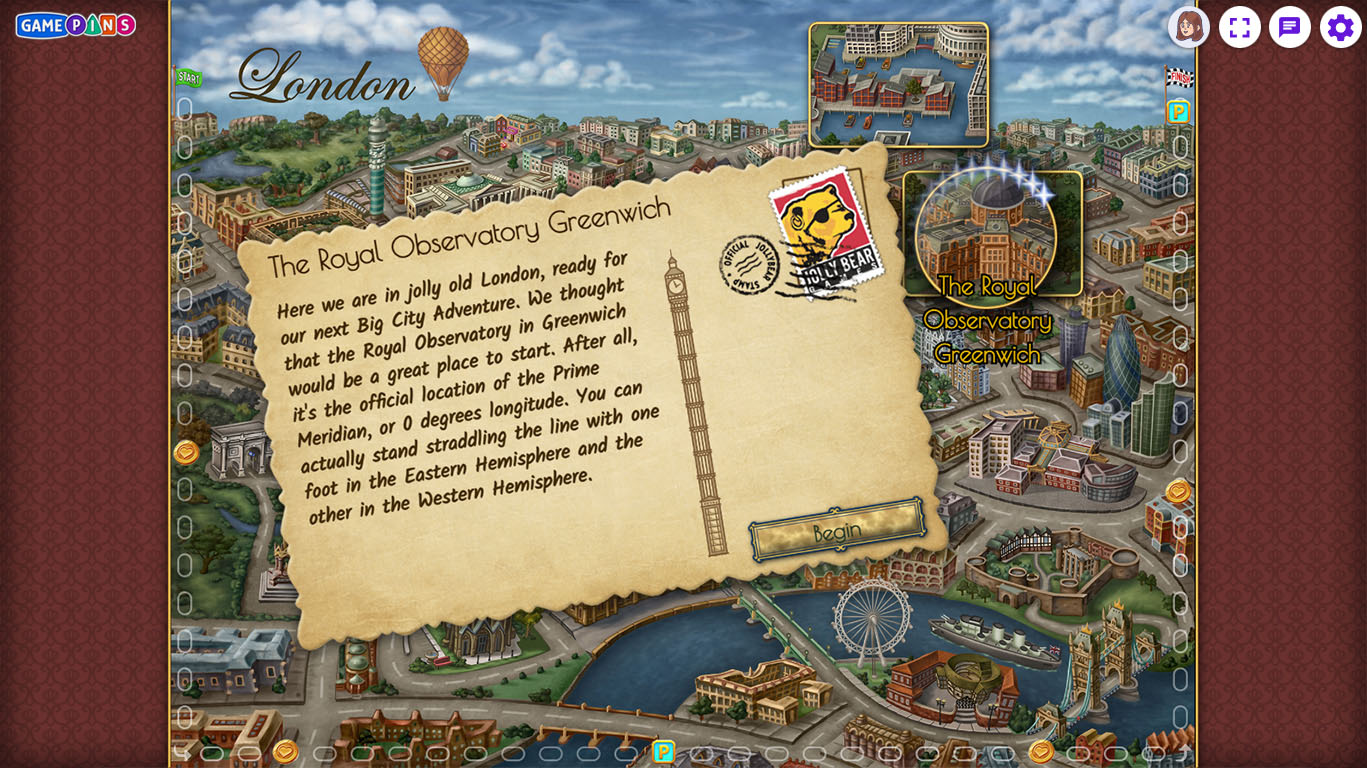Open the chat messages panel
Screen dimensions: 1367x768
click(x=1289, y=27)
